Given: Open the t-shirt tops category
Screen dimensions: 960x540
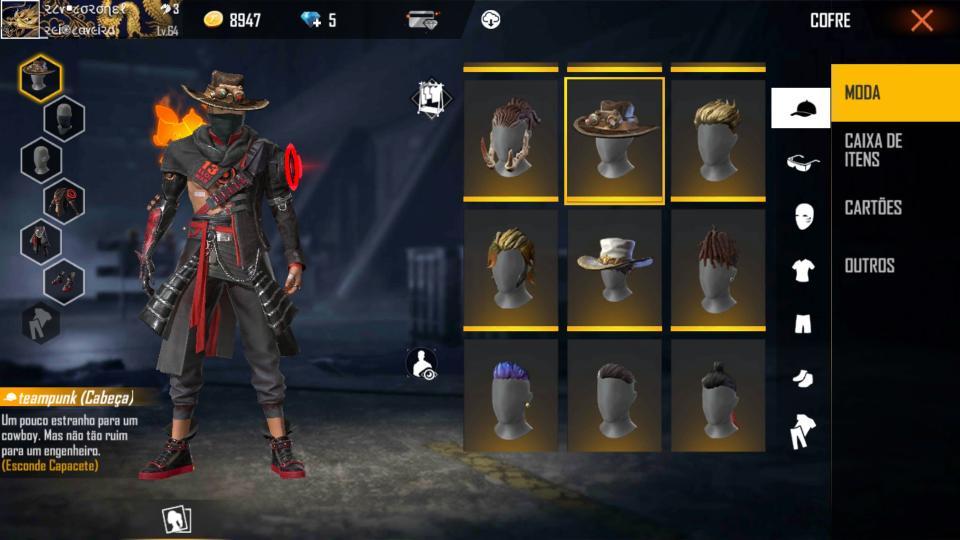Looking at the screenshot, I should click(x=802, y=270).
